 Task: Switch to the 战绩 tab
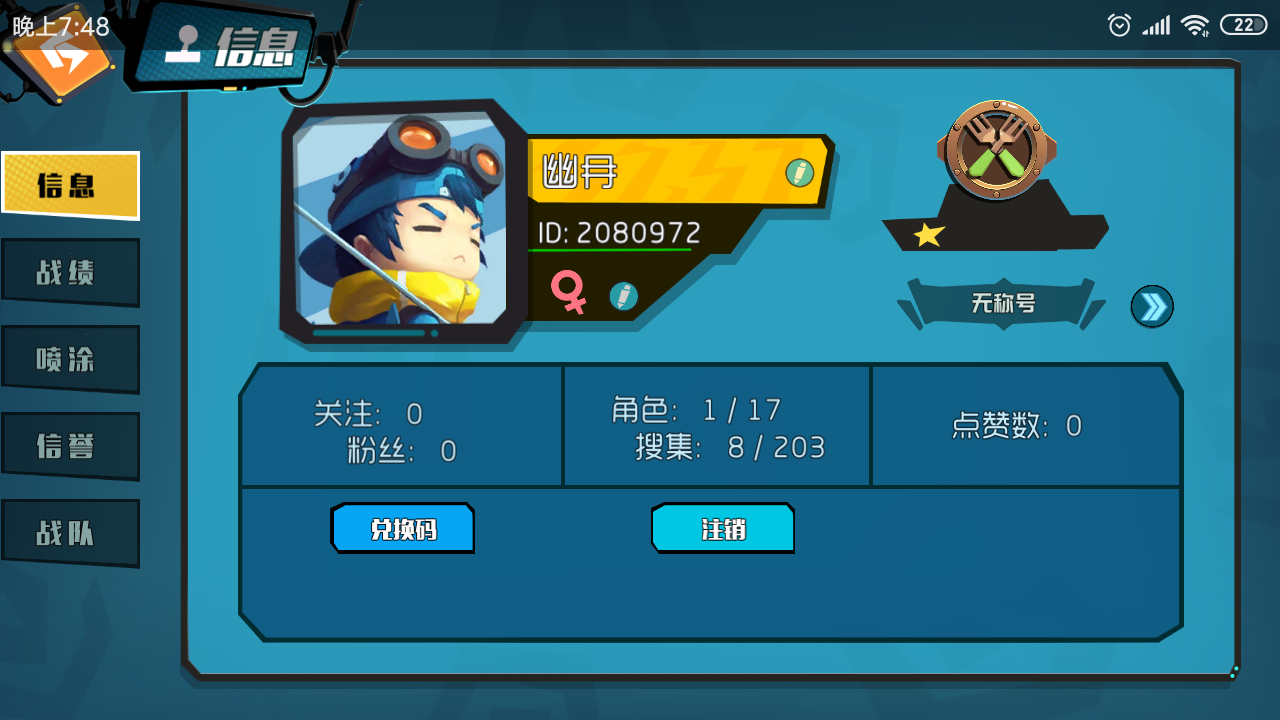(x=69, y=272)
